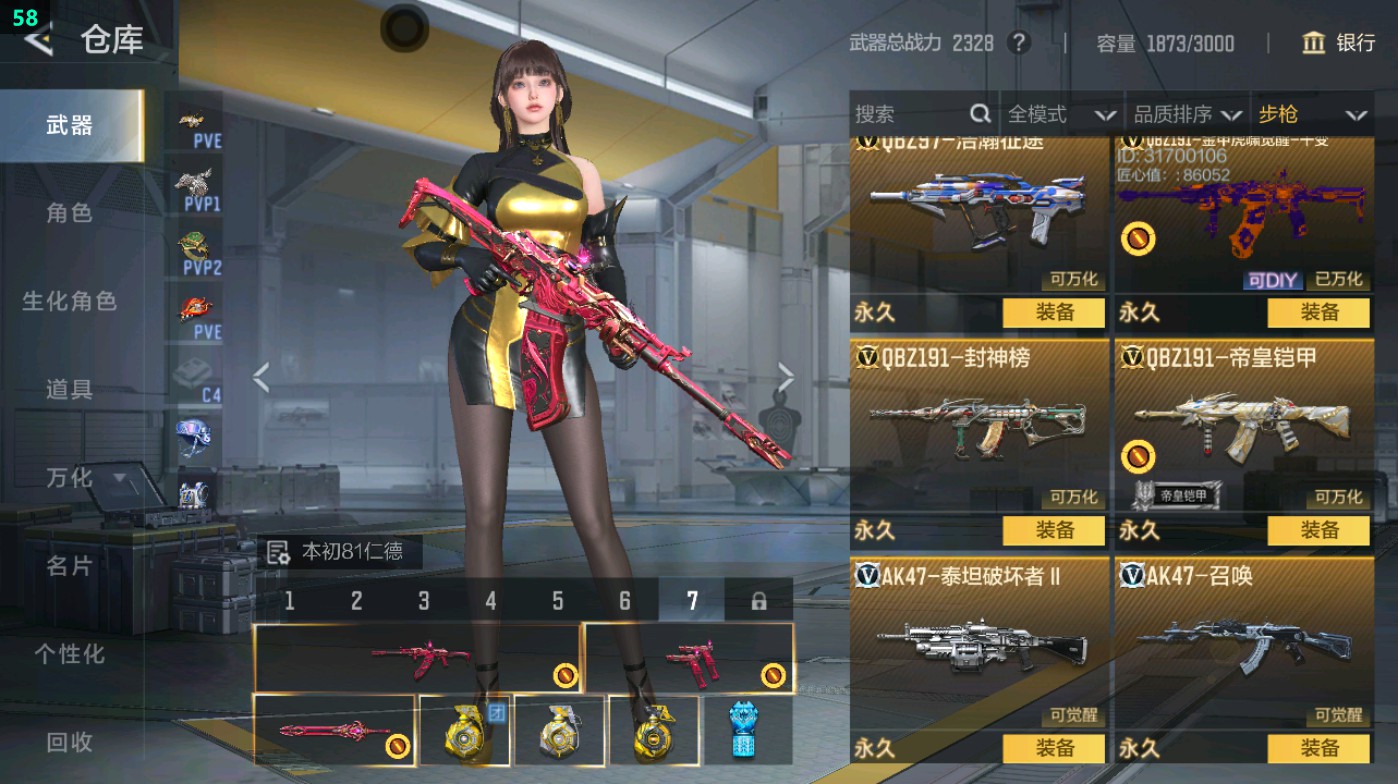Screen dimensions: 1398x784
Task: Open the 步枪 weapon type dropdown
Action: pyautogui.click(x=1311, y=114)
